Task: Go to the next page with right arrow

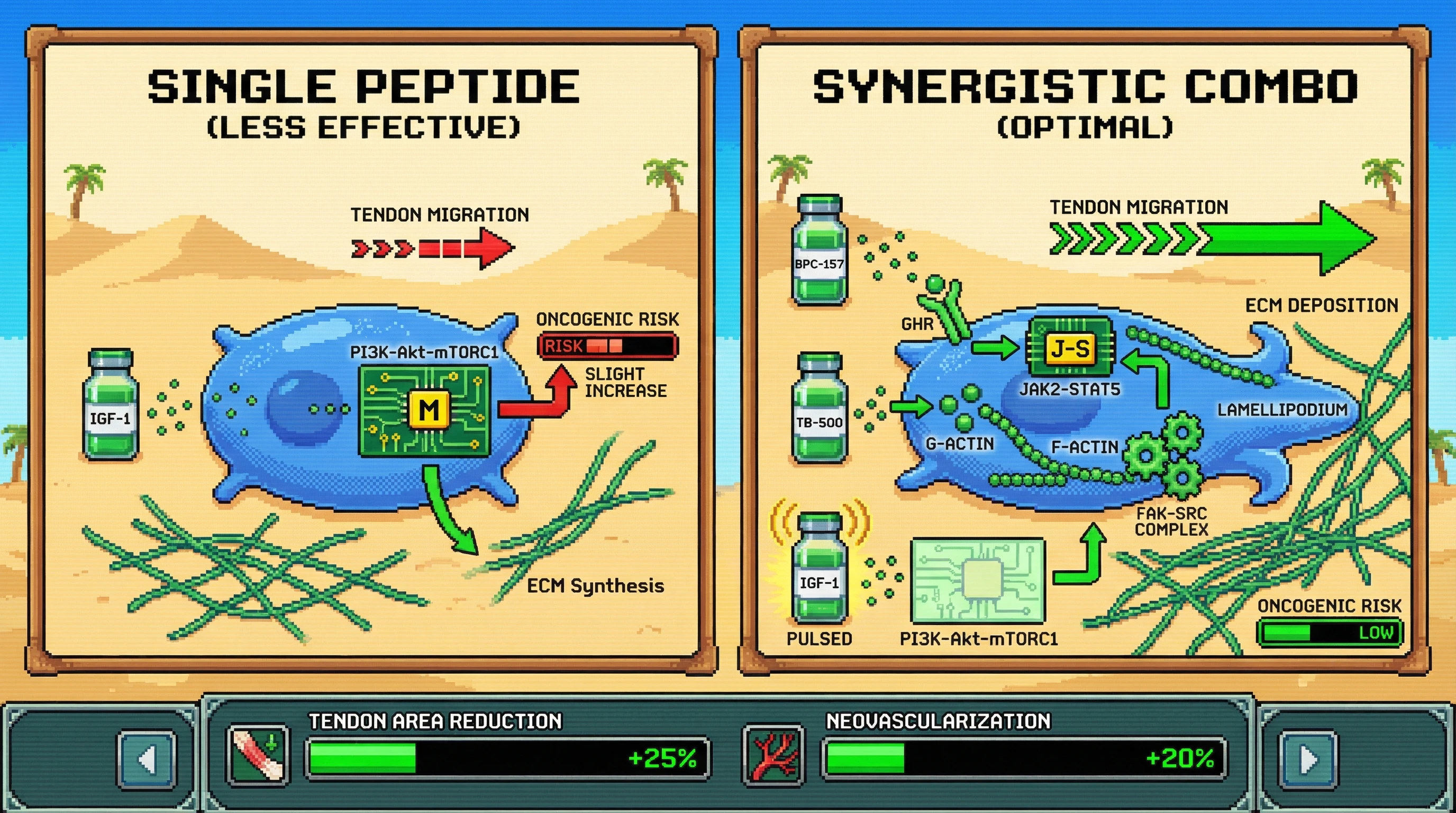Action: [x=1308, y=760]
